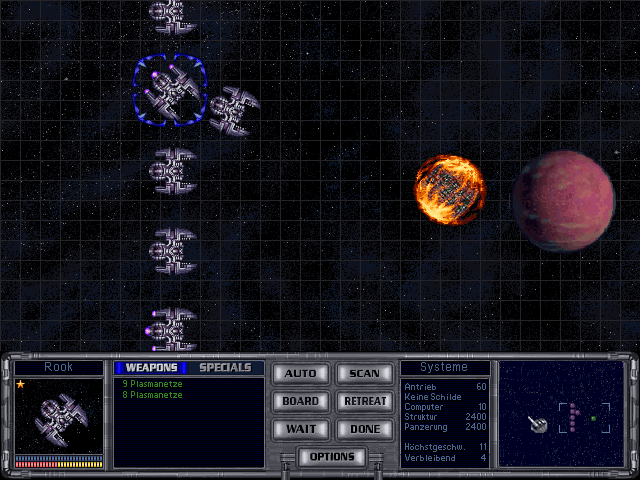Click the tactical minimap display
640x480 pixels.
click(561, 414)
